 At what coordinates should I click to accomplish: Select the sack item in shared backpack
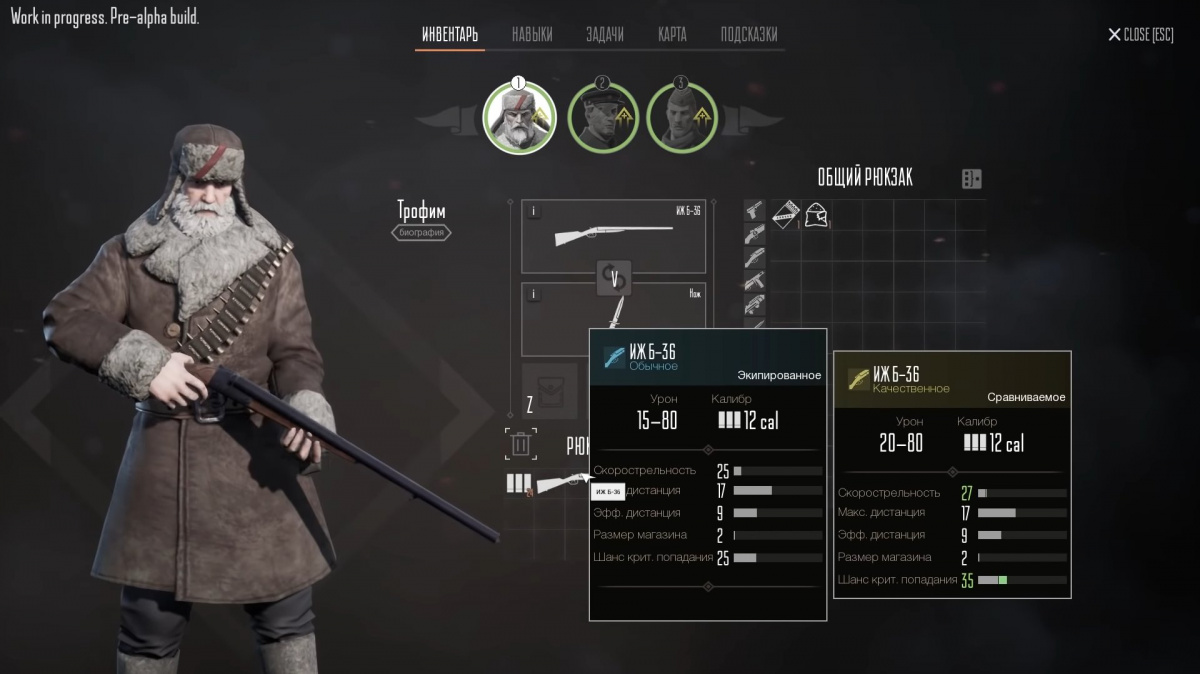tap(816, 214)
